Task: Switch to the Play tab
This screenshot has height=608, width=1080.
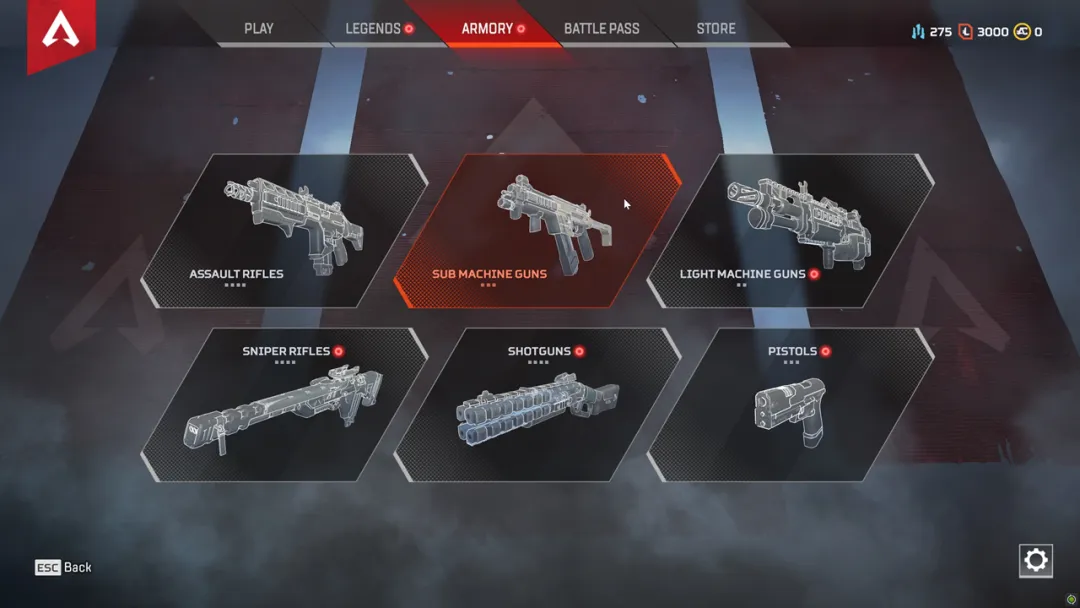Action: 259,29
